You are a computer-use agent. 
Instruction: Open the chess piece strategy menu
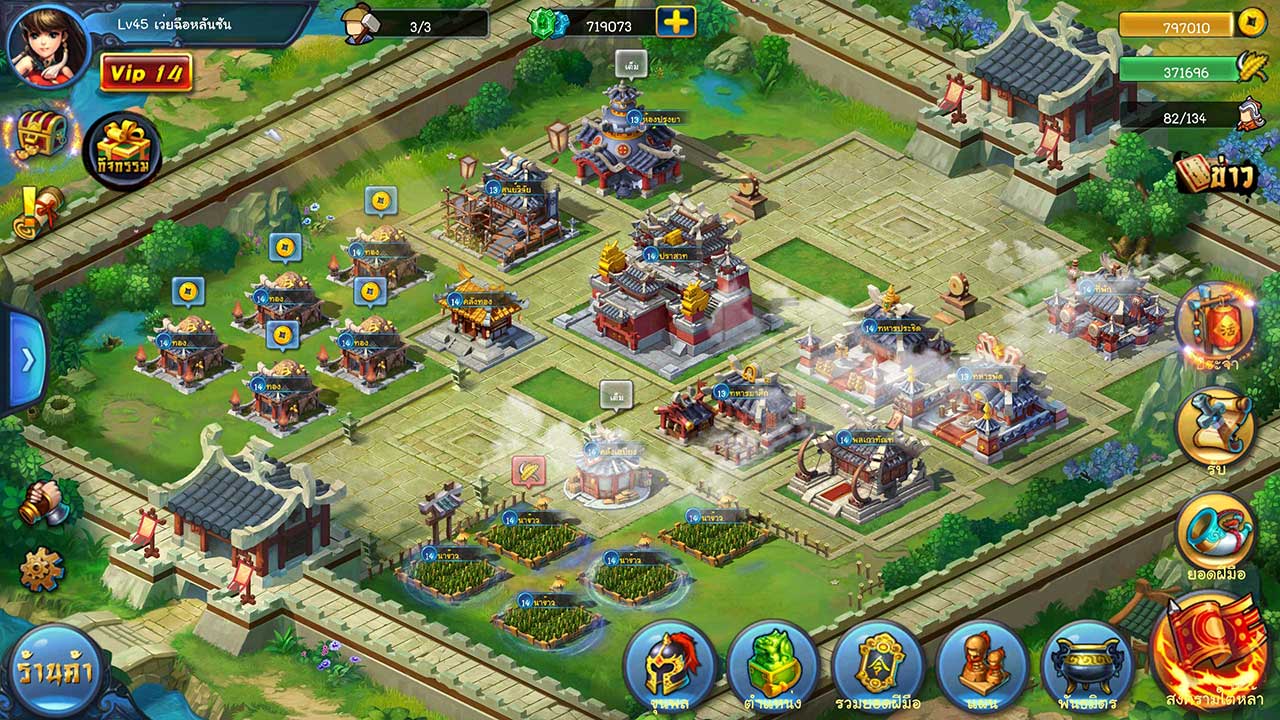tap(982, 666)
